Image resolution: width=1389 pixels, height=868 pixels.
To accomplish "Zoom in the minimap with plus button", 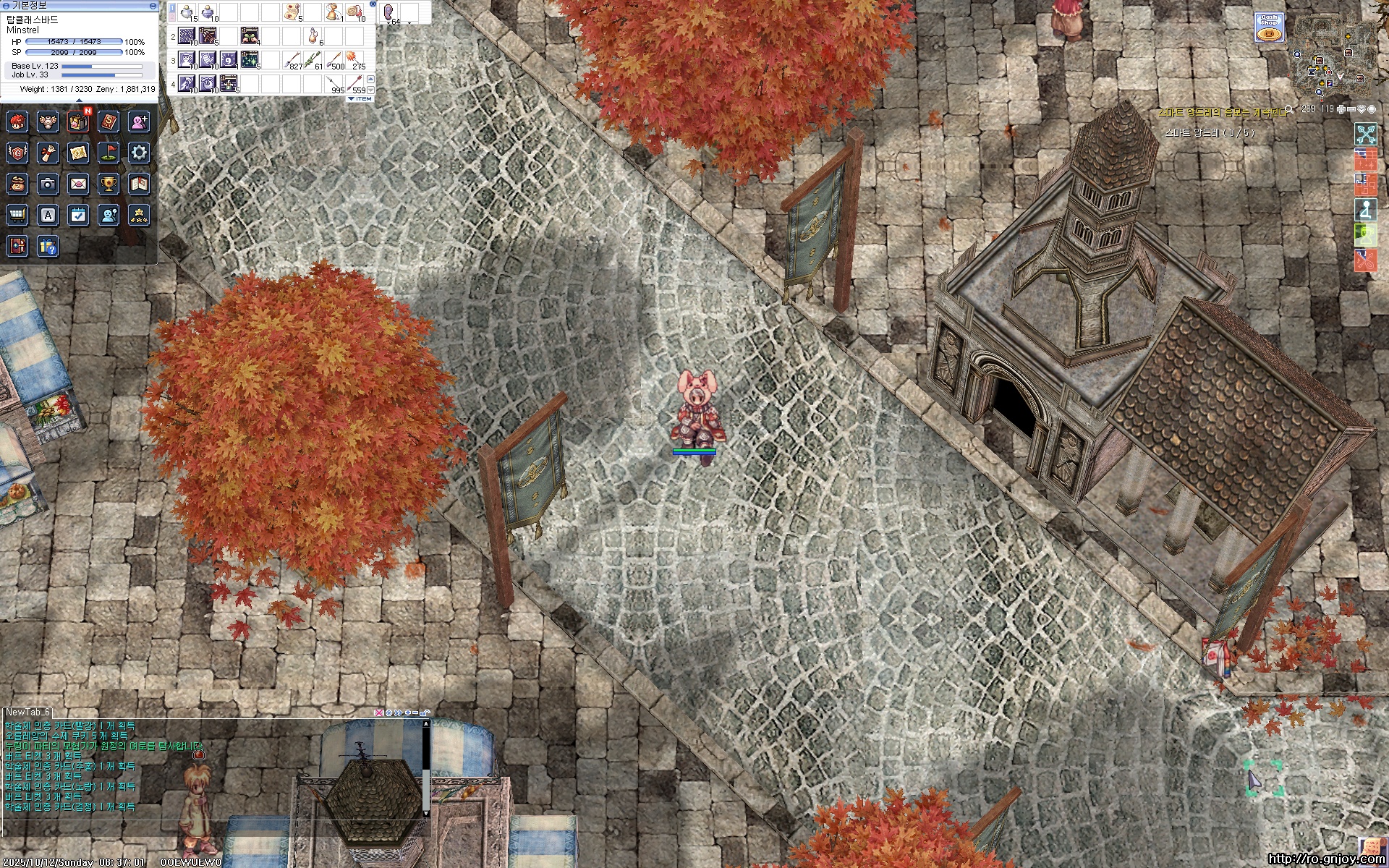I will point(1342,109).
